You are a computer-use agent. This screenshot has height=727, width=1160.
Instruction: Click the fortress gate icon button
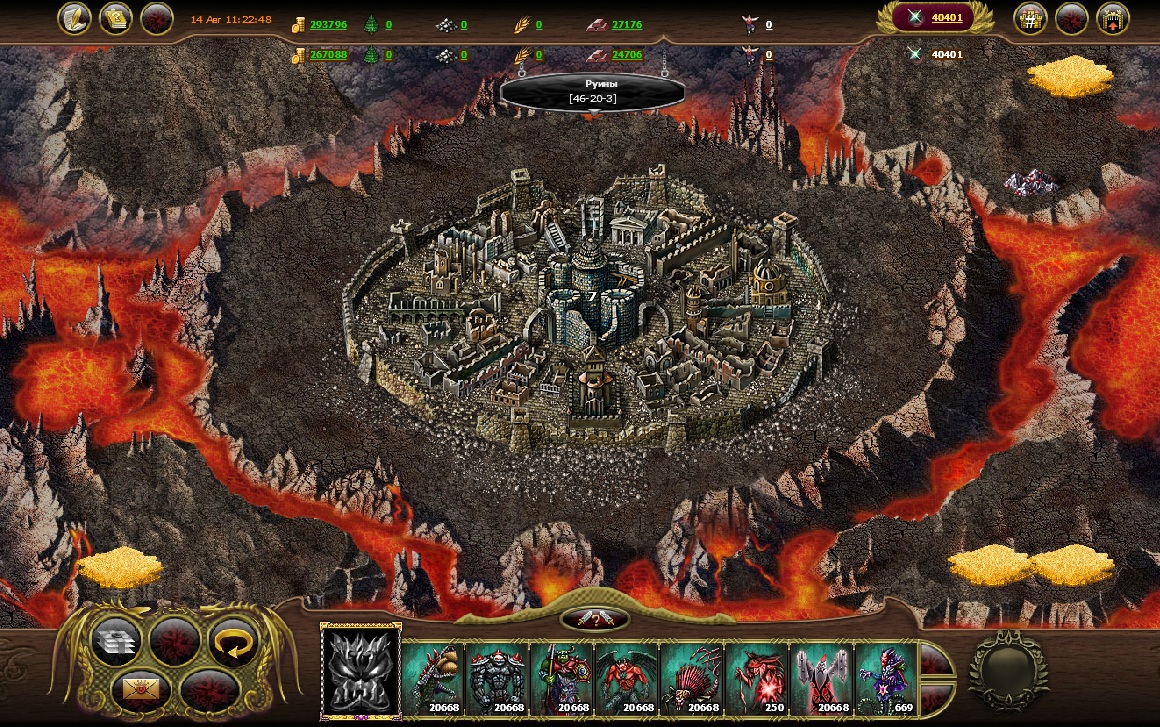click(x=1113, y=18)
